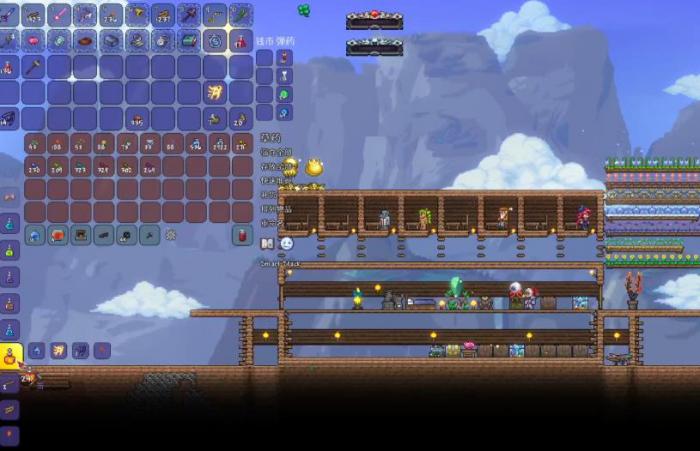Viewport: 700px width, 451px height.
Task: Select the blue swirl mirror item
Action: point(215,41)
